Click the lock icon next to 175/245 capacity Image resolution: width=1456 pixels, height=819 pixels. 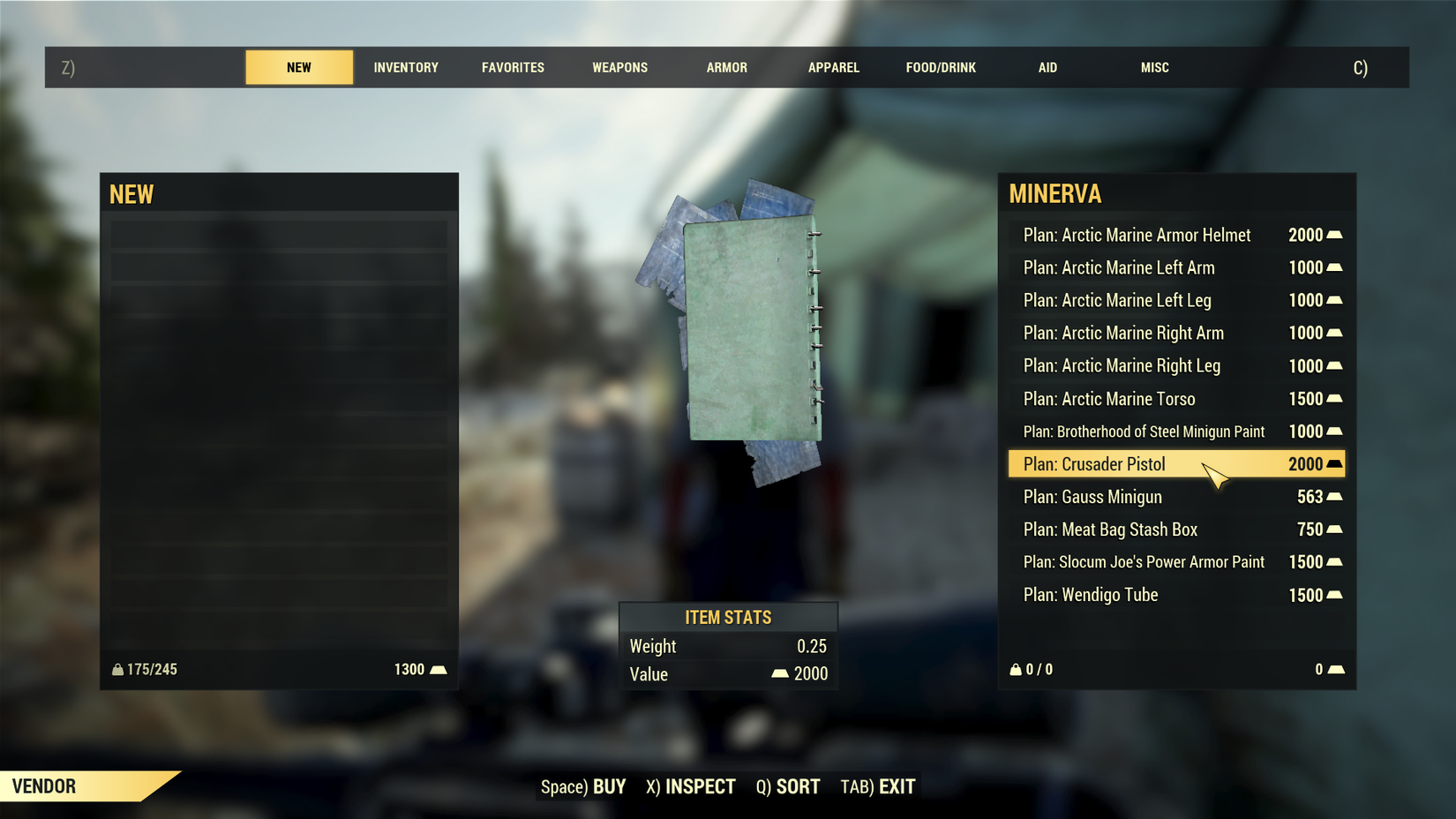pos(118,669)
